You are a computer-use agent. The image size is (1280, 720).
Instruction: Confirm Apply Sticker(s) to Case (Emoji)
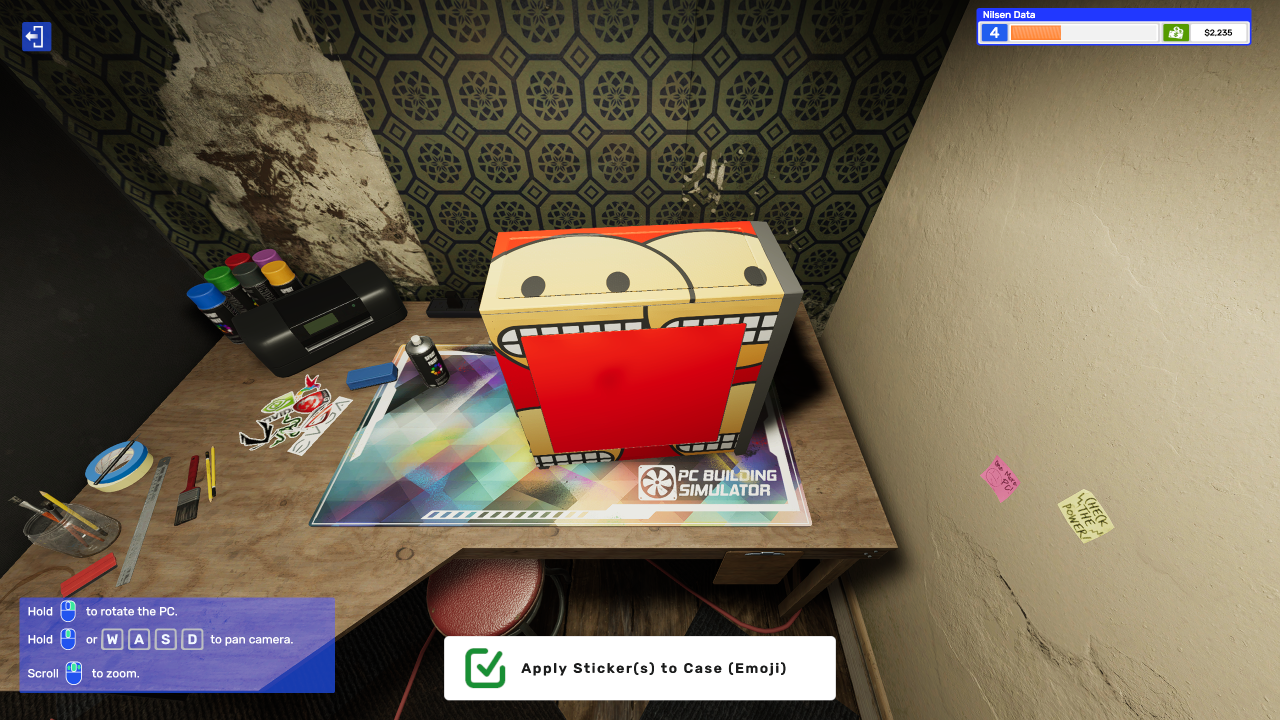(638, 667)
